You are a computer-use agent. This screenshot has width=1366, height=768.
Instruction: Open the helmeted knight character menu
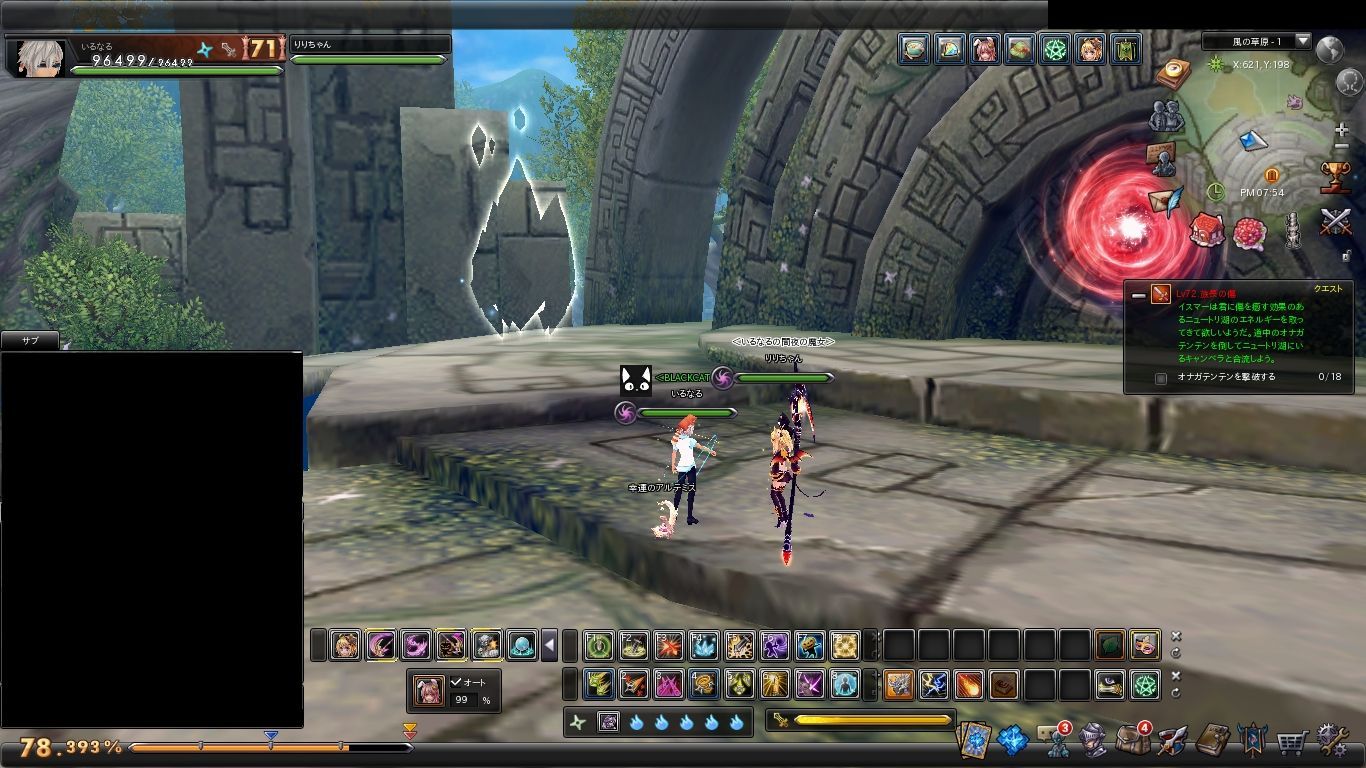(1095, 741)
